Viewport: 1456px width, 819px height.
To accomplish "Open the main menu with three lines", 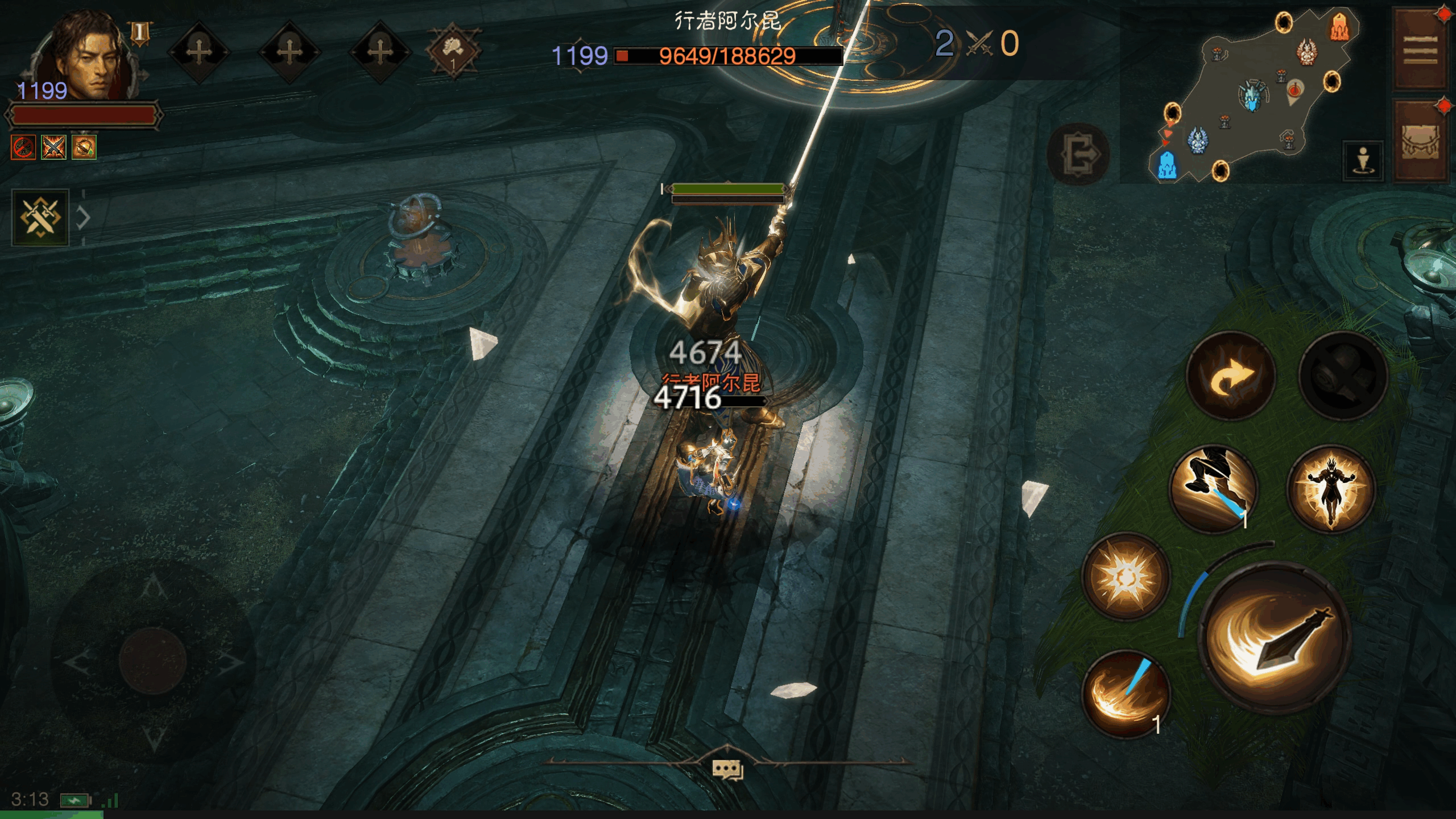I will point(1420,50).
